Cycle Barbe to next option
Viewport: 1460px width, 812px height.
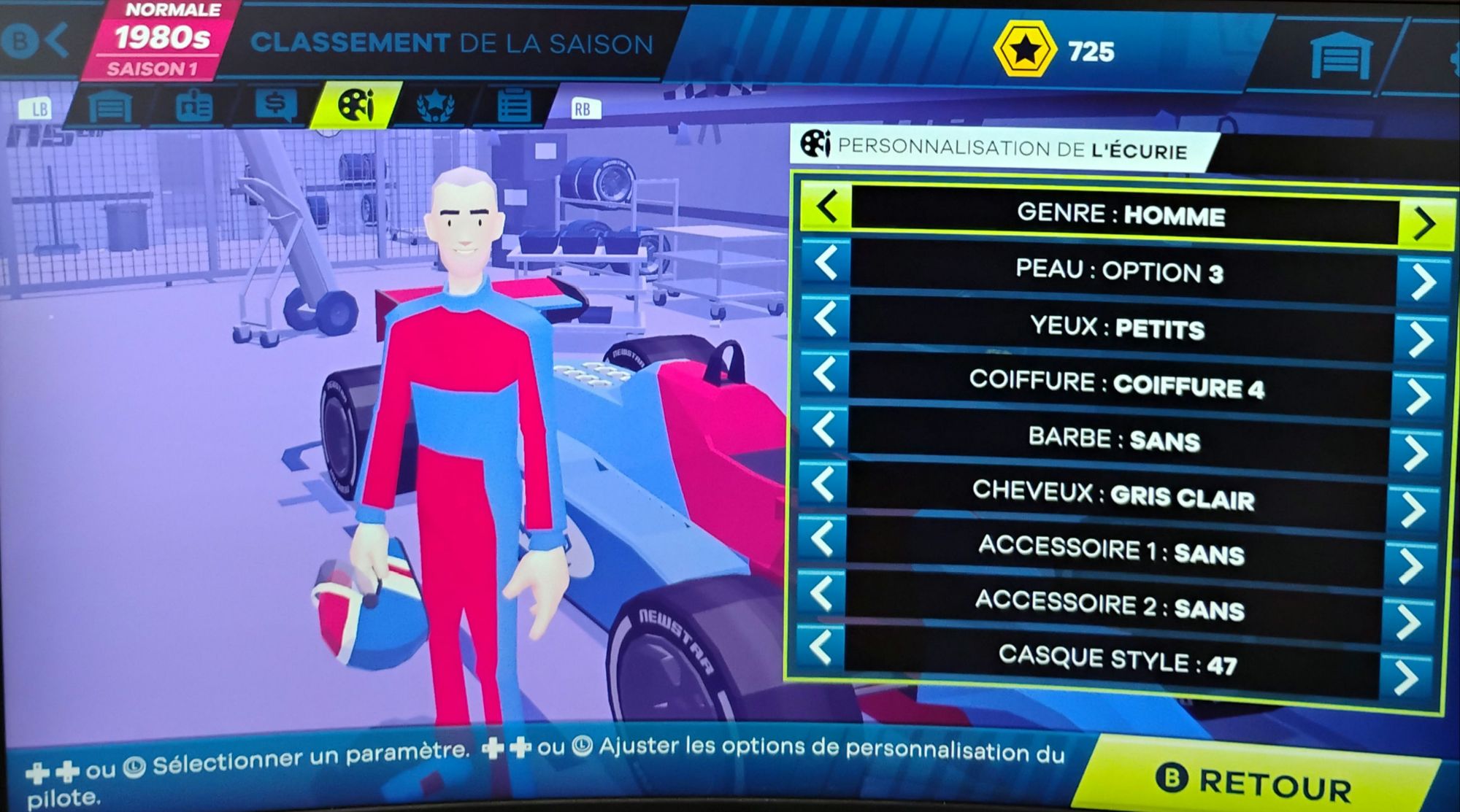point(1416,453)
